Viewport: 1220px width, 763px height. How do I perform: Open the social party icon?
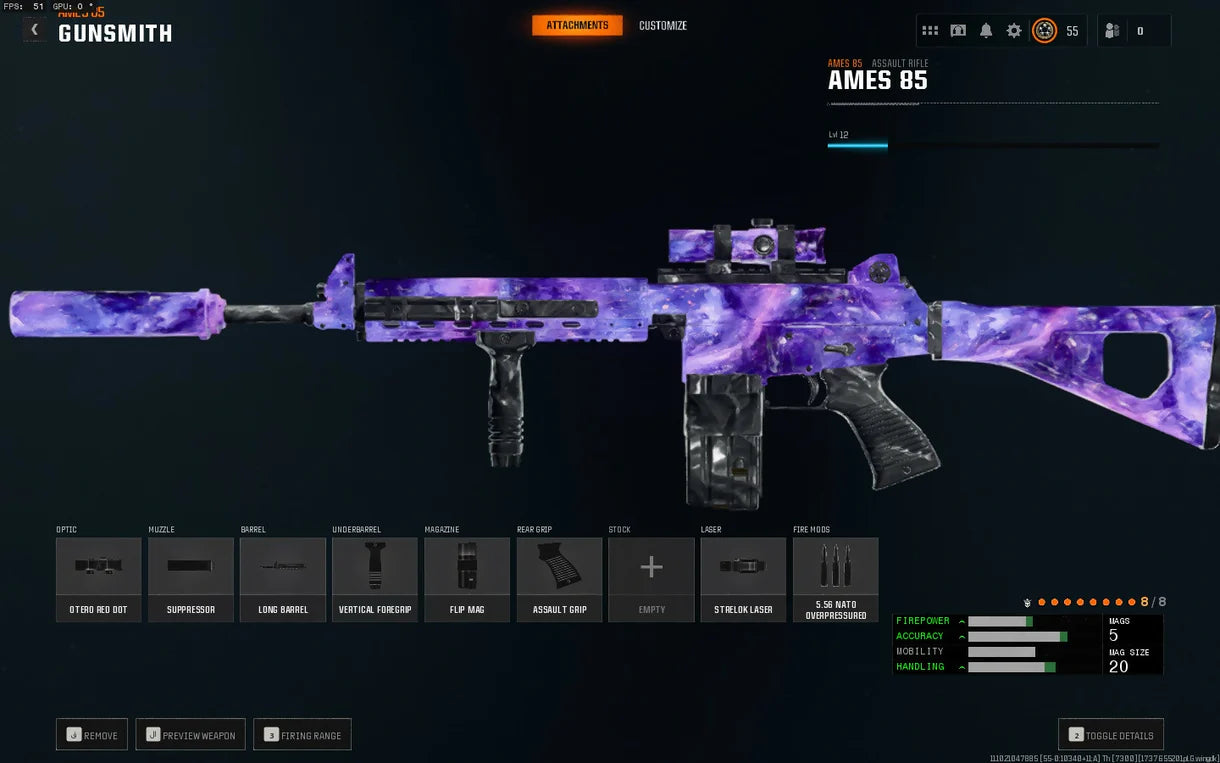pyautogui.click(x=1112, y=31)
